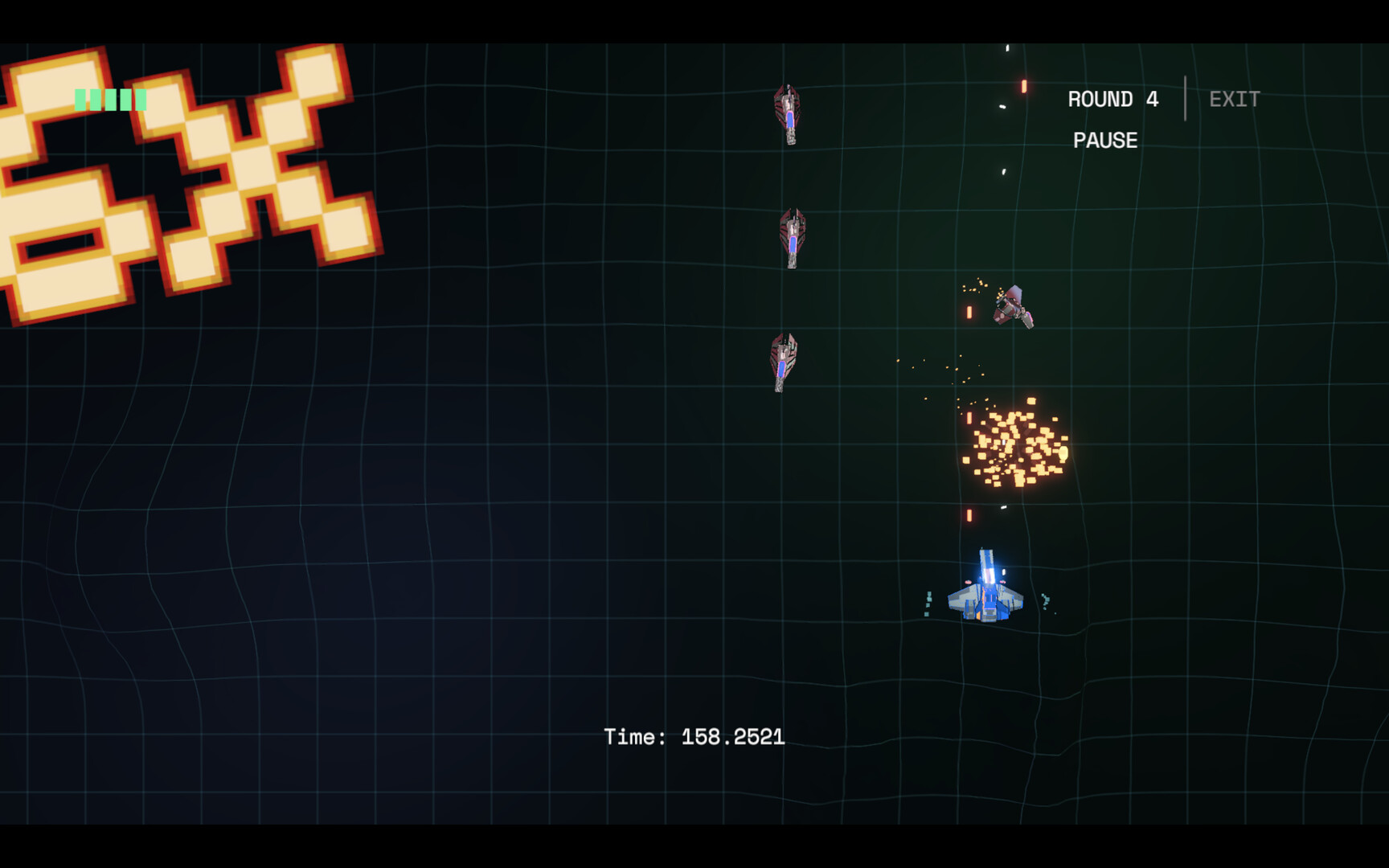Viewport: 1389px width, 868px height.
Task: Click the white bullet above the explosion
Action: click(x=1002, y=170)
